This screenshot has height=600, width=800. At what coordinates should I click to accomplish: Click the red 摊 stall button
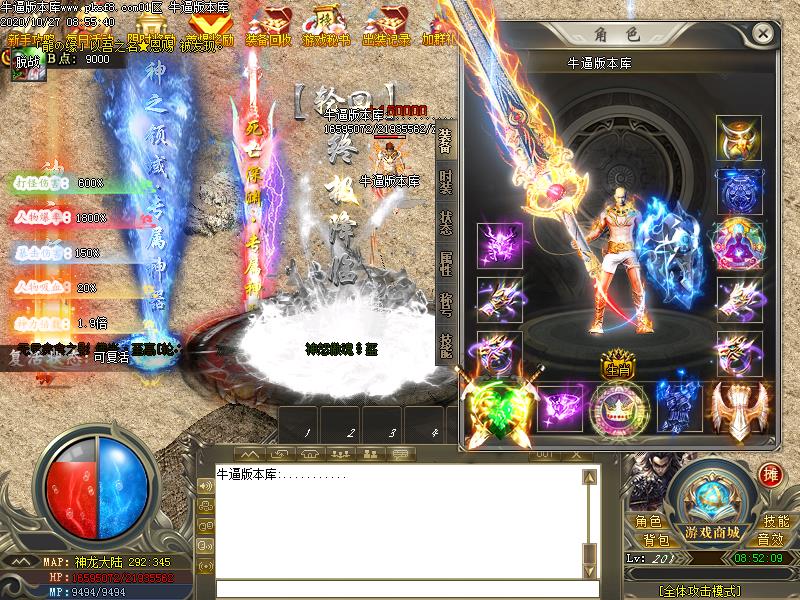(x=770, y=475)
